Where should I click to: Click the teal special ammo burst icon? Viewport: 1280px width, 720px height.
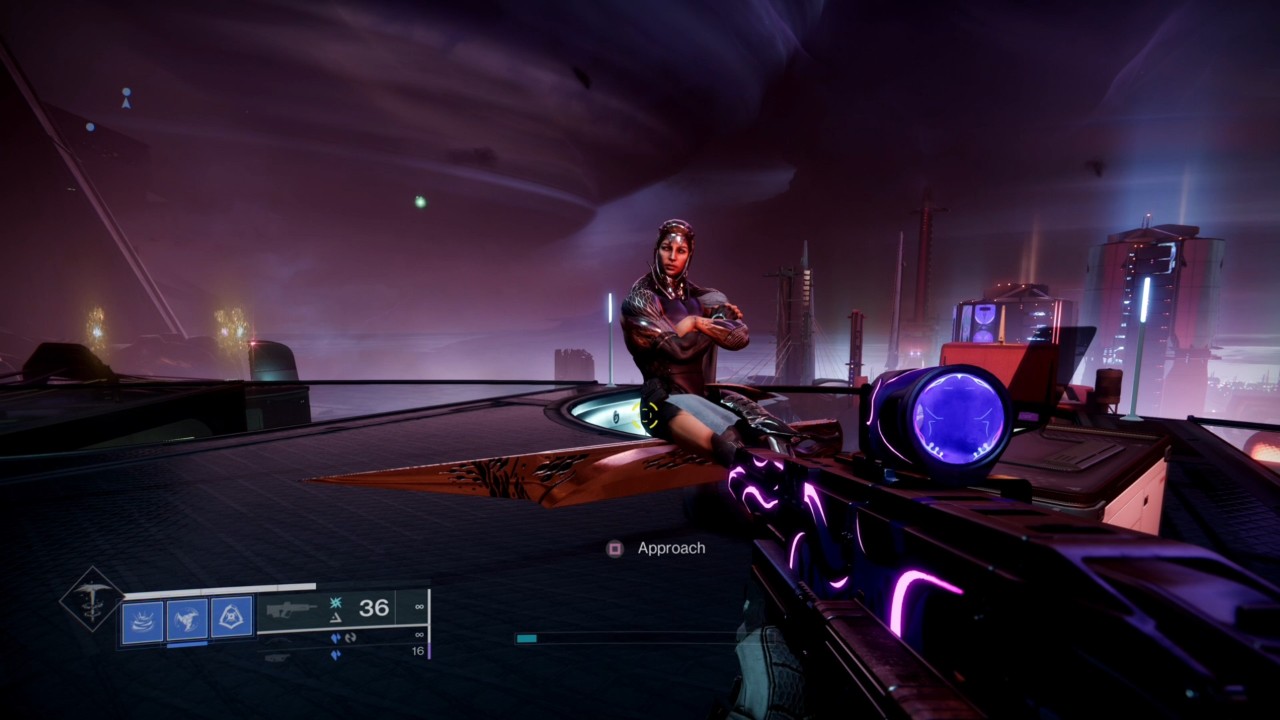click(335, 604)
